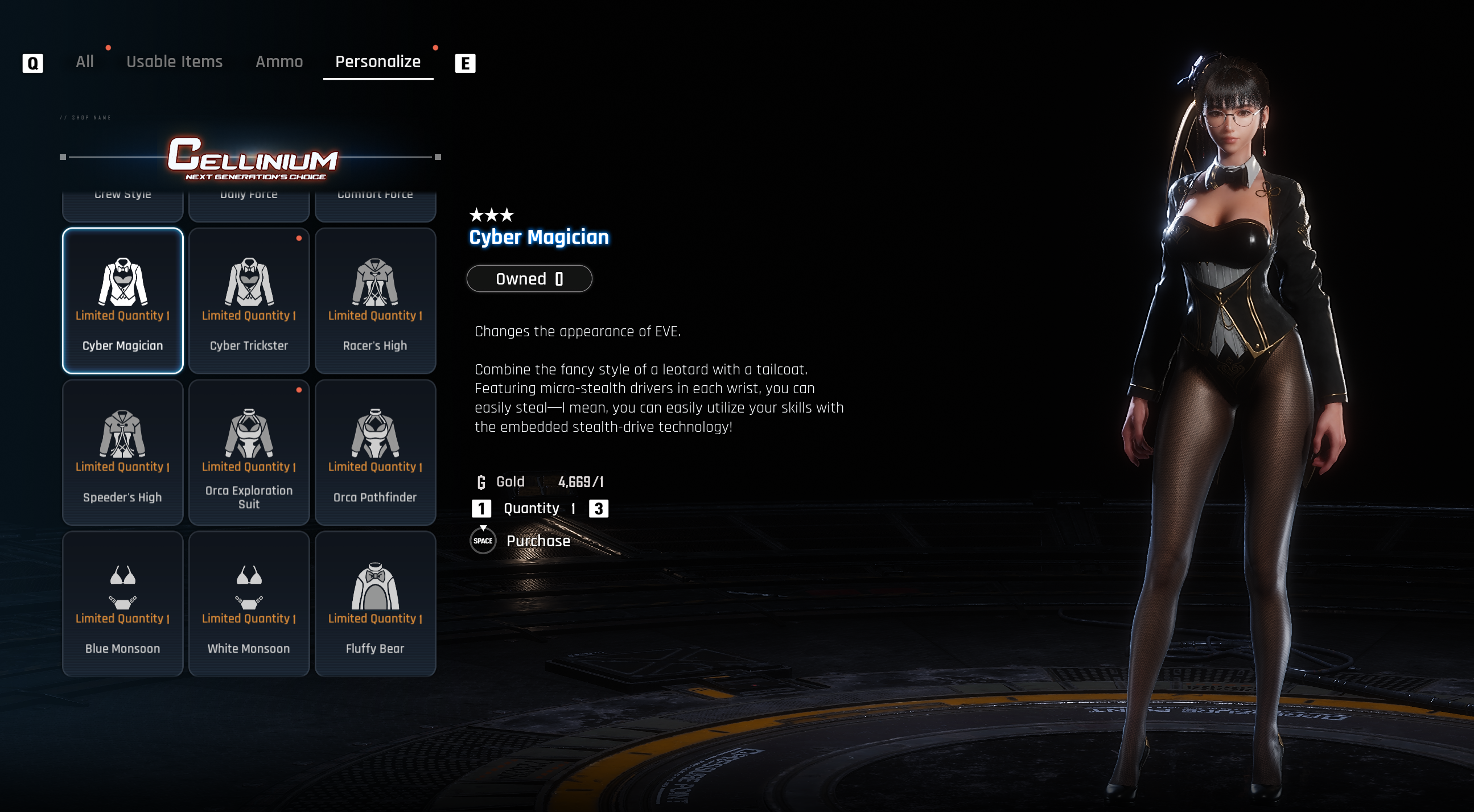Select the Cyber Magician outfit tile
Image resolution: width=1474 pixels, height=812 pixels.
click(122, 301)
